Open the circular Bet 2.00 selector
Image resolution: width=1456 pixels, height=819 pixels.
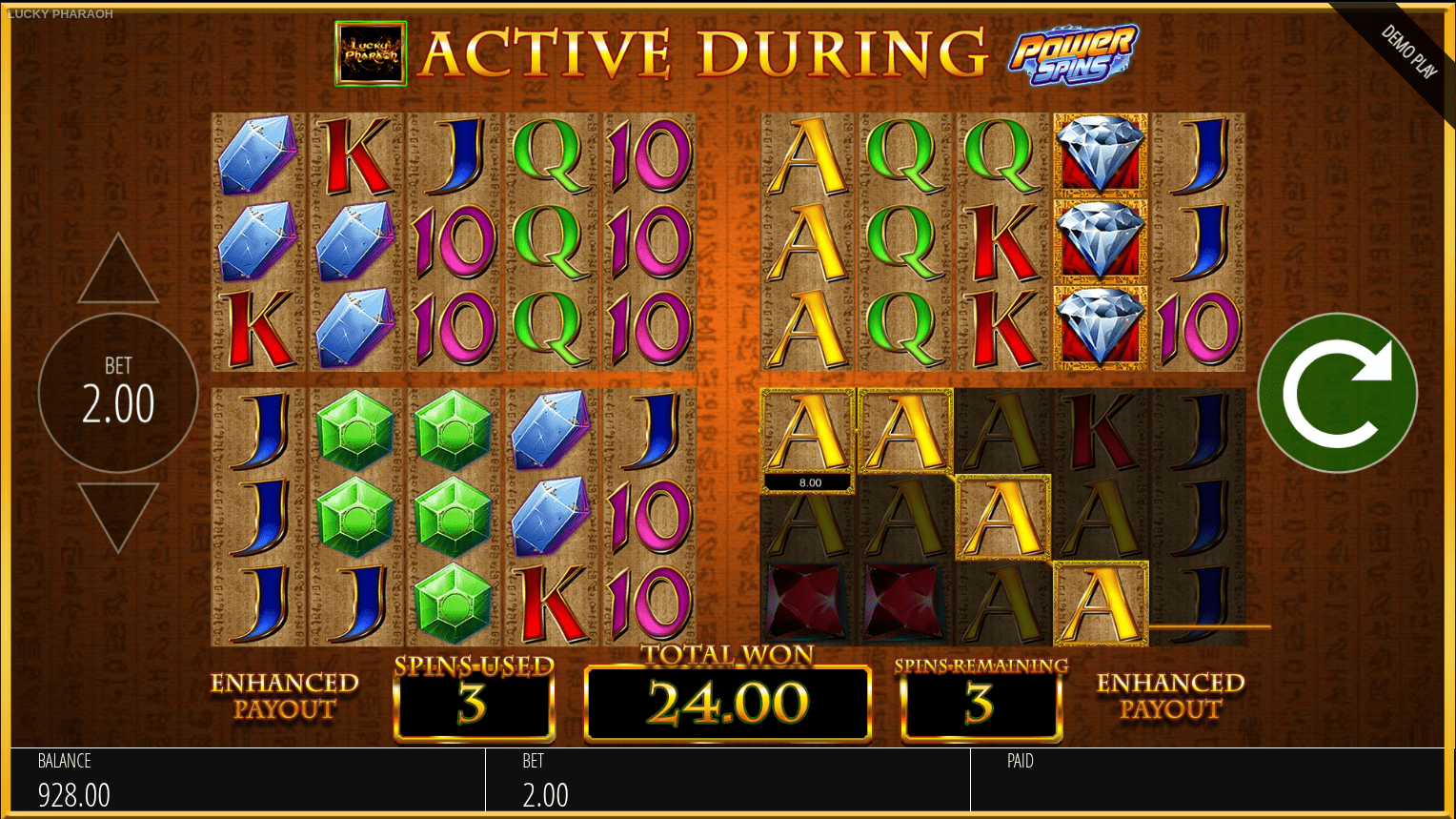coord(118,393)
